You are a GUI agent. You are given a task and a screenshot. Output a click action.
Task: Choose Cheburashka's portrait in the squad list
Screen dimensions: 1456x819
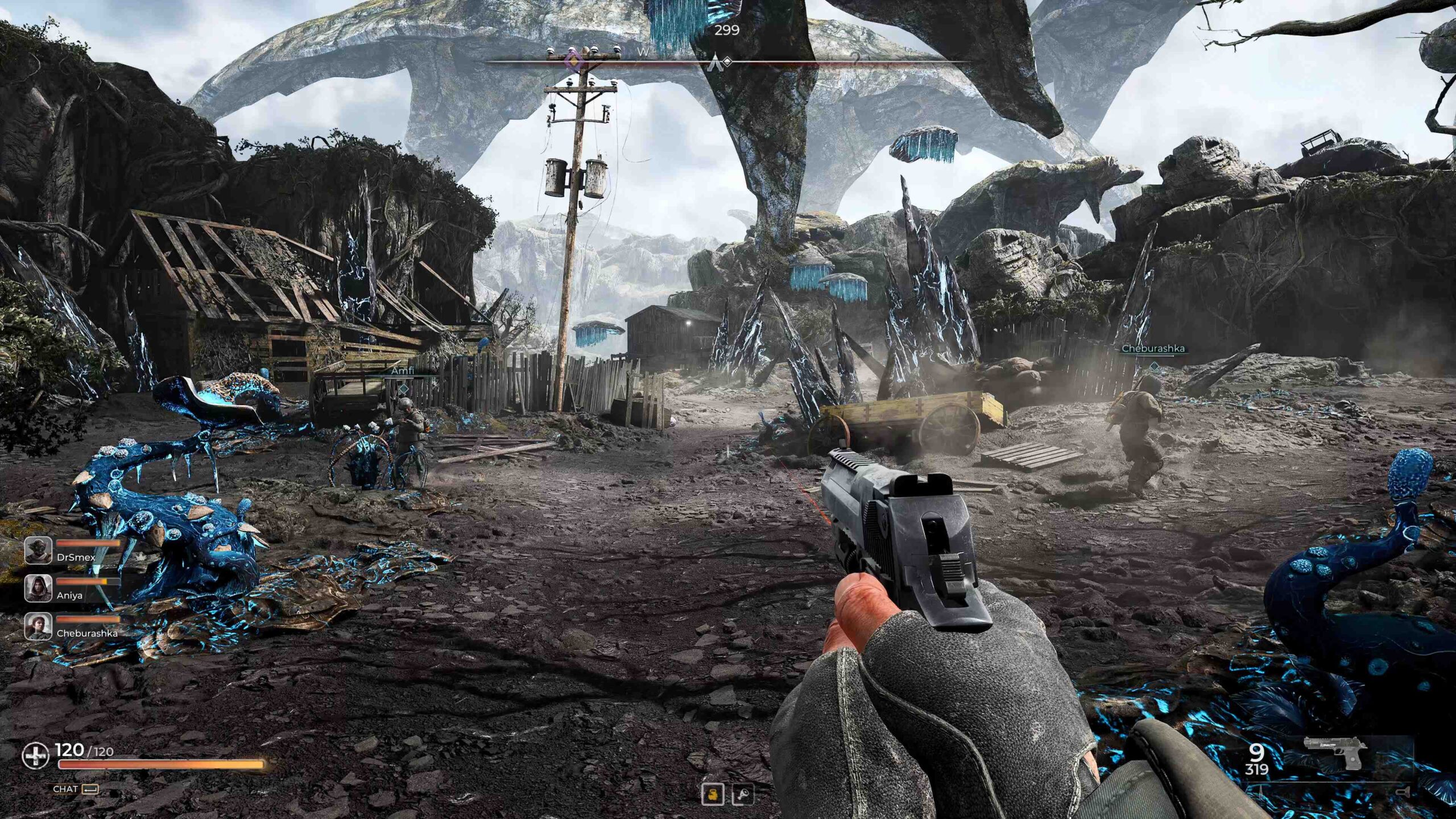click(38, 626)
